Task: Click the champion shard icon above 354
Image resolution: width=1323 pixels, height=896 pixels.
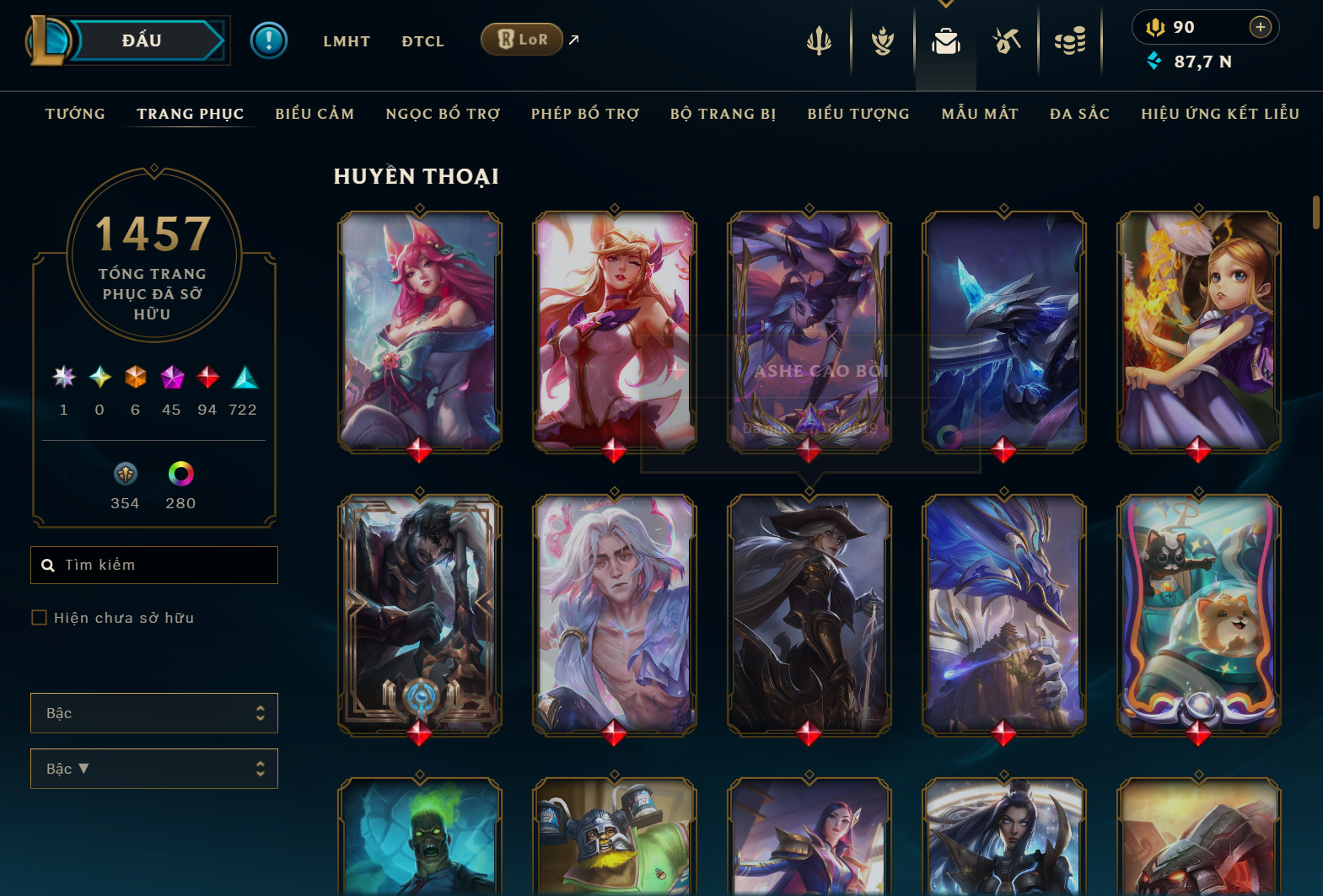Action: point(125,475)
